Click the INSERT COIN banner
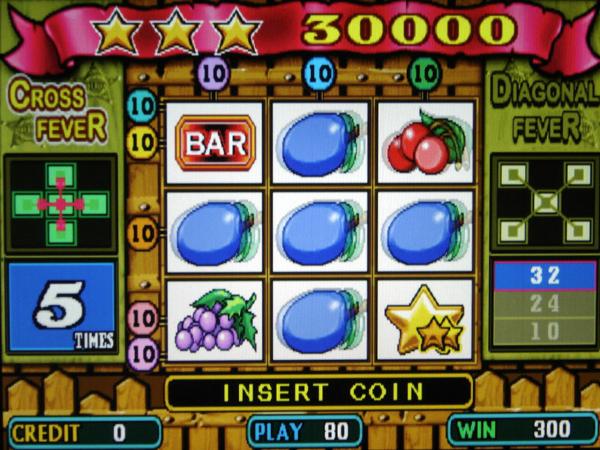The image size is (600, 450). [319, 391]
